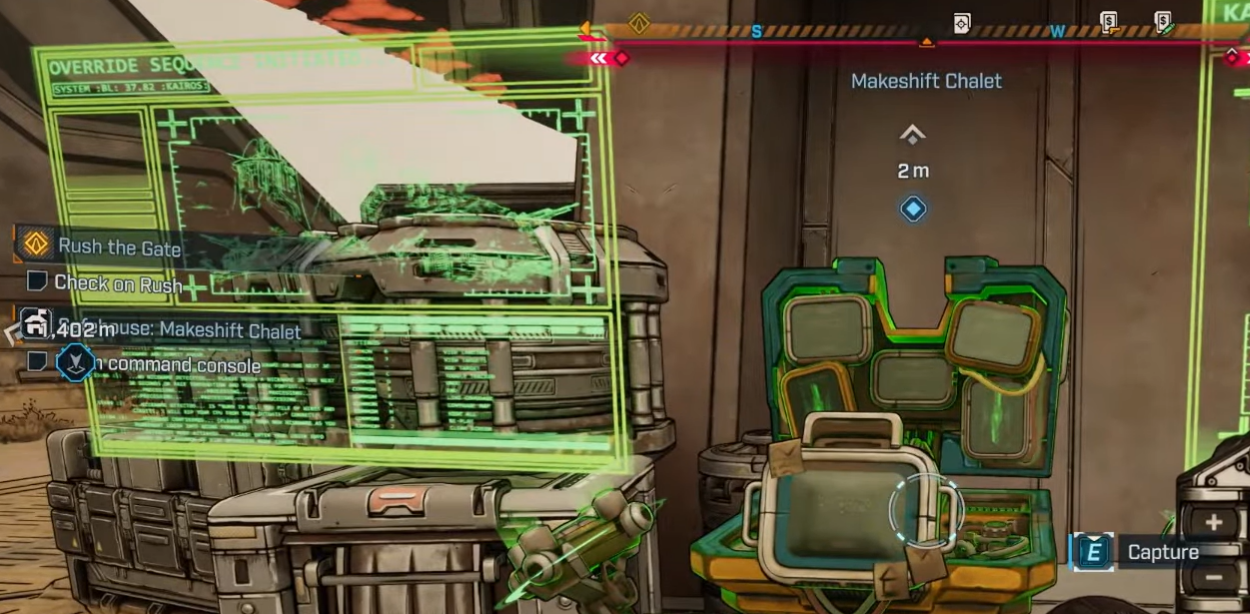The image size is (1250, 614).
Task: Select the crosshair document marker on the compass
Action: (961, 23)
